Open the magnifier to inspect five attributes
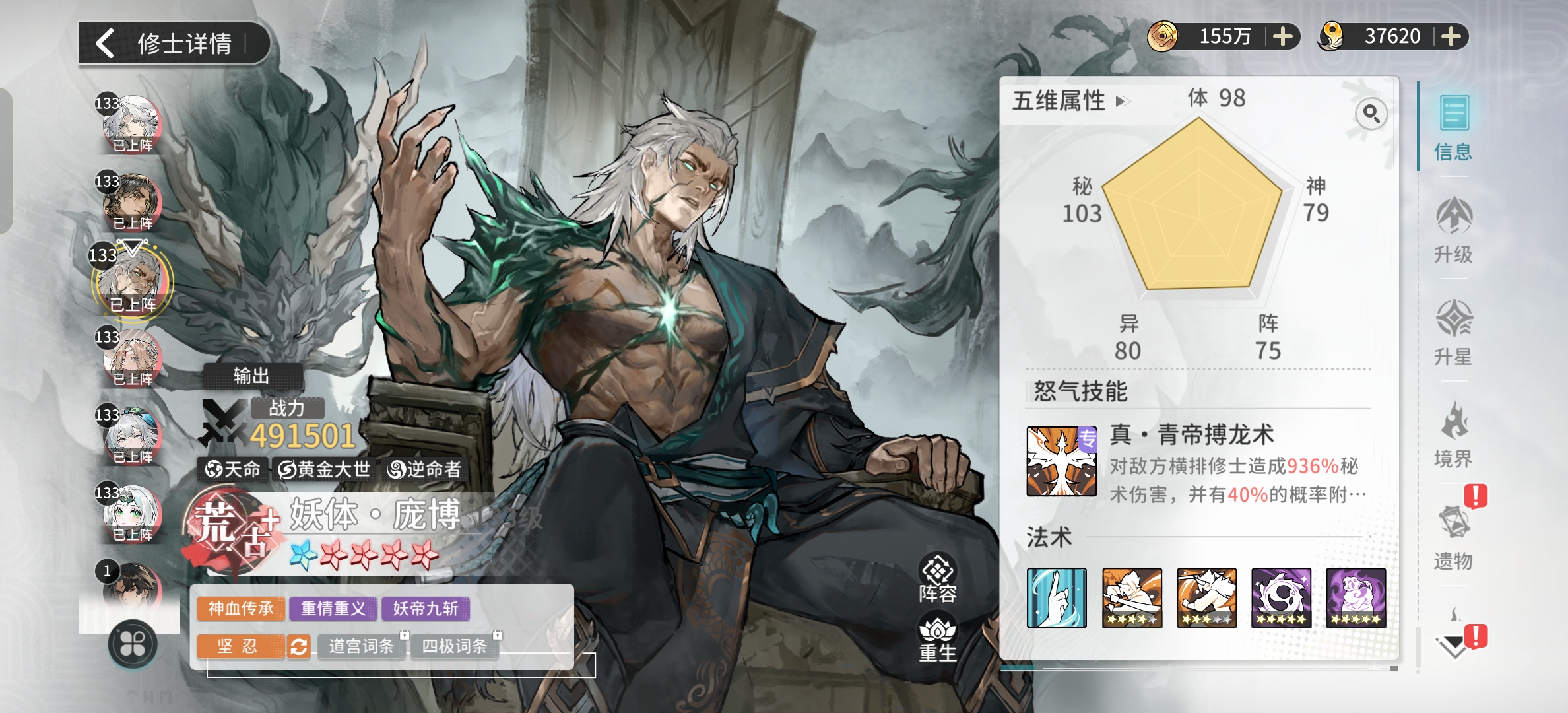 [x=1371, y=114]
